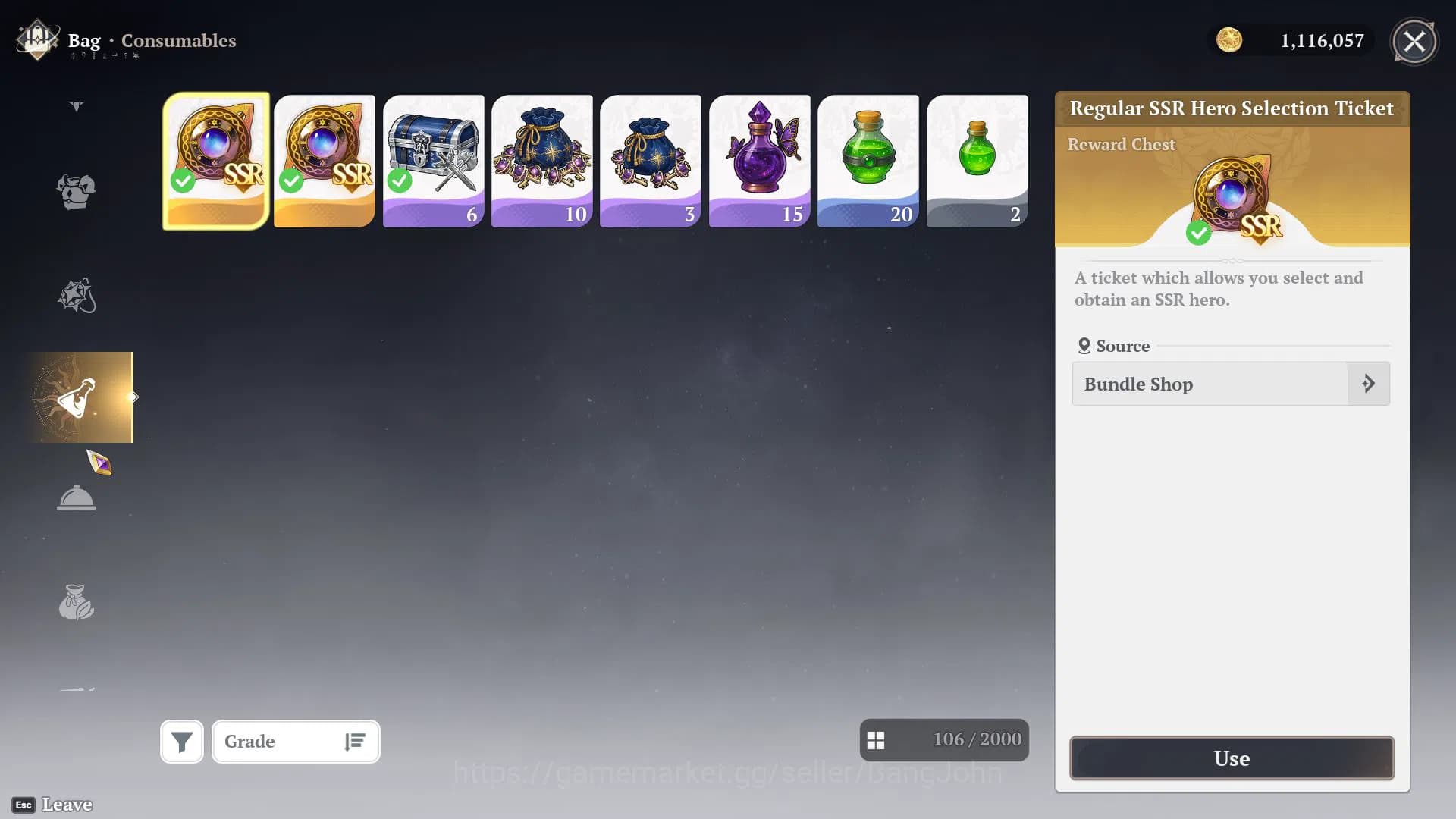Select the silver Reward Chest item with 6 count
The image size is (1456, 819).
434,160
